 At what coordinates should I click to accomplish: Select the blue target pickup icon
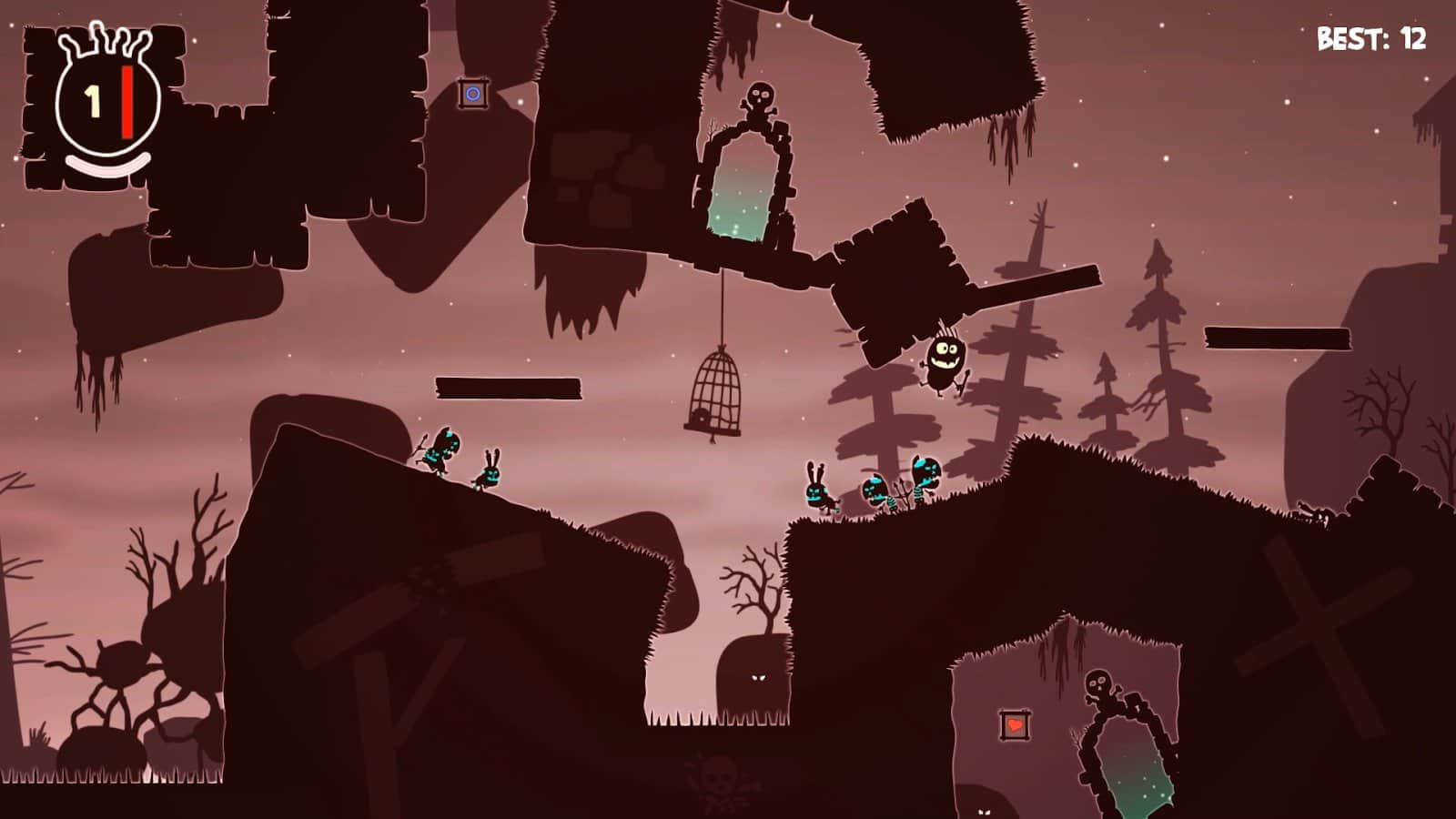point(472,92)
